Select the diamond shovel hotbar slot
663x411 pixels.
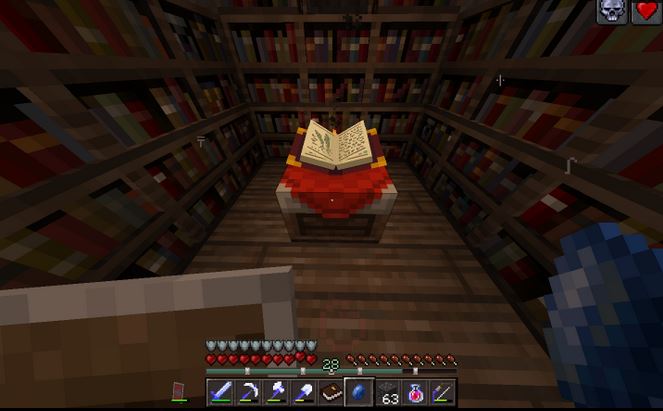point(303,392)
